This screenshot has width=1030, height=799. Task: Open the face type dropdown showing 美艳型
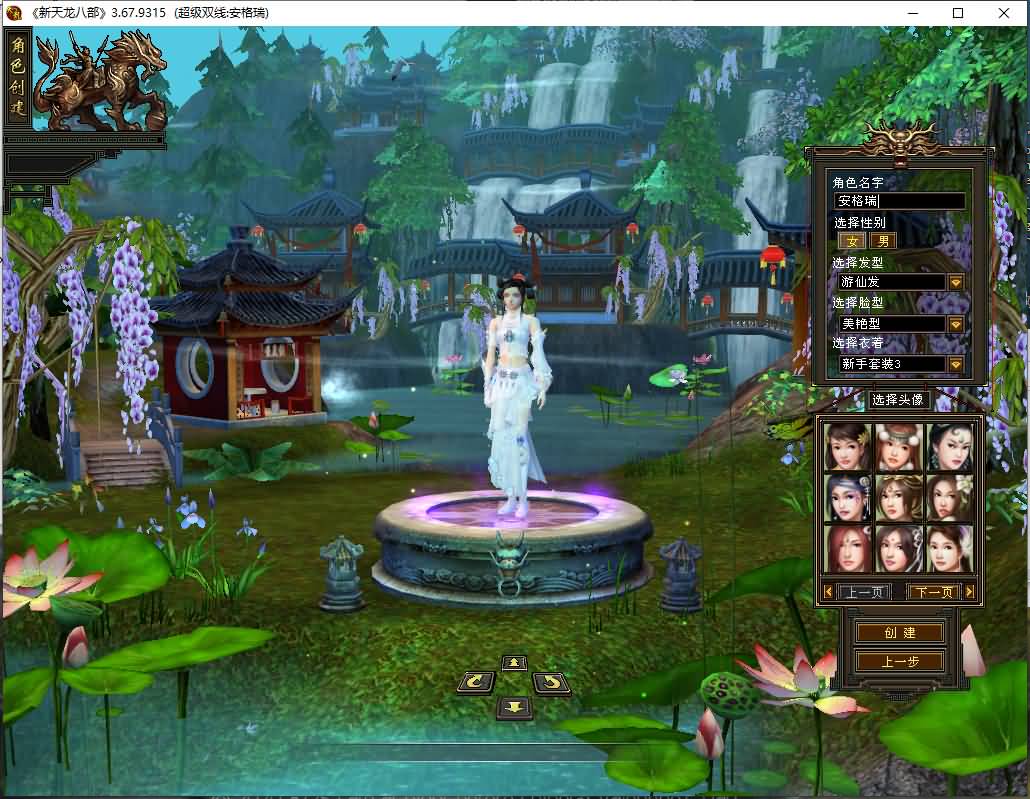point(956,324)
